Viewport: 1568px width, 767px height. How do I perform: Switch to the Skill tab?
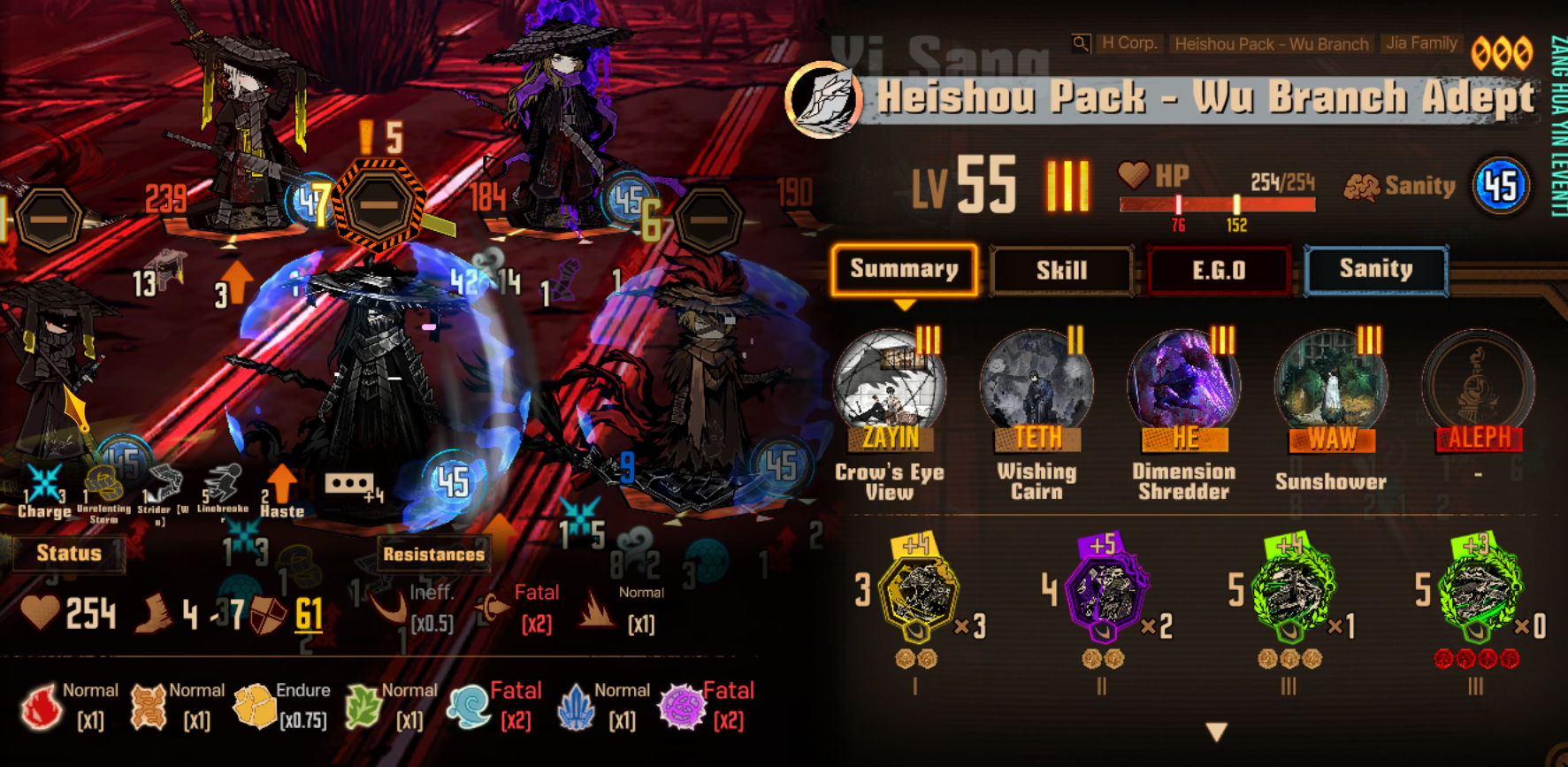click(1061, 270)
